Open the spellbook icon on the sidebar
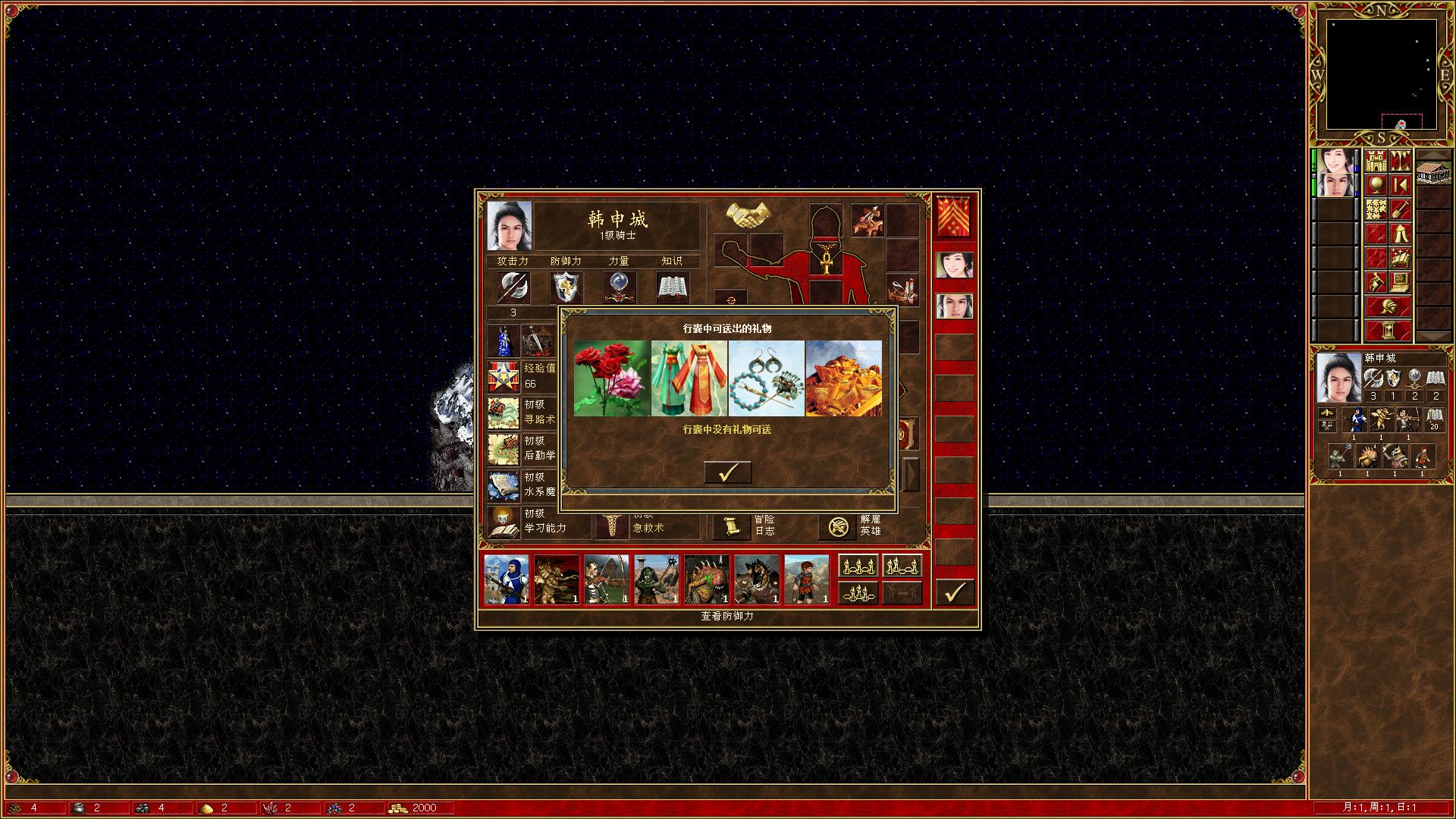Viewport: 1456px width, 819px height. coord(1401,259)
